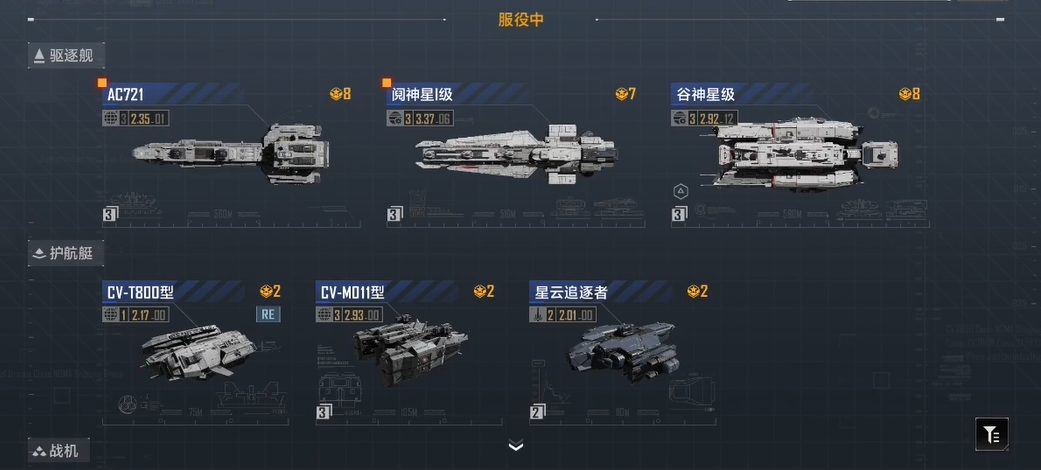Toggle the 护航艇 category section
This screenshot has width=1041, height=470.
tap(66, 253)
